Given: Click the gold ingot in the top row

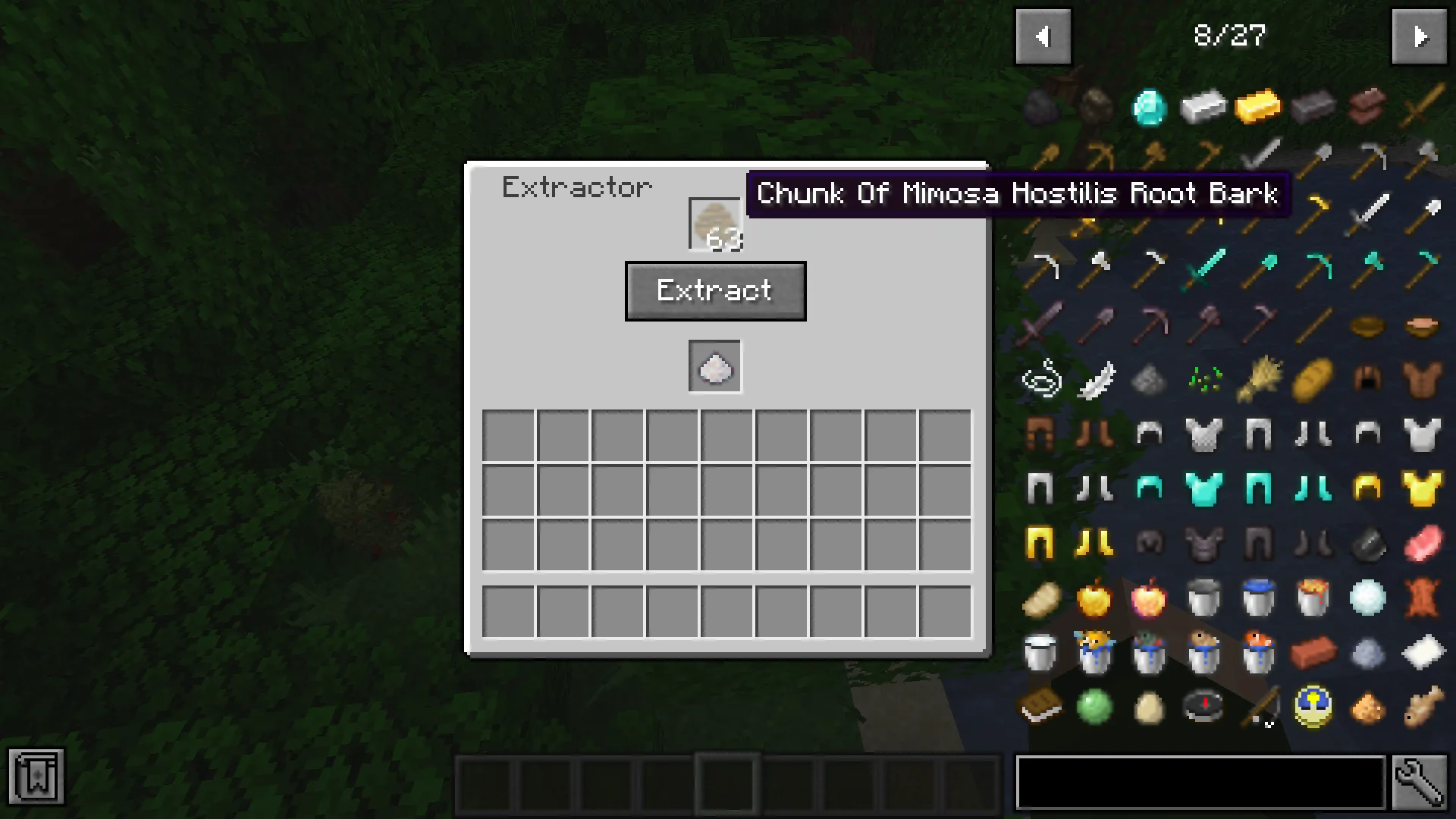Looking at the screenshot, I should coord(1258,106).
